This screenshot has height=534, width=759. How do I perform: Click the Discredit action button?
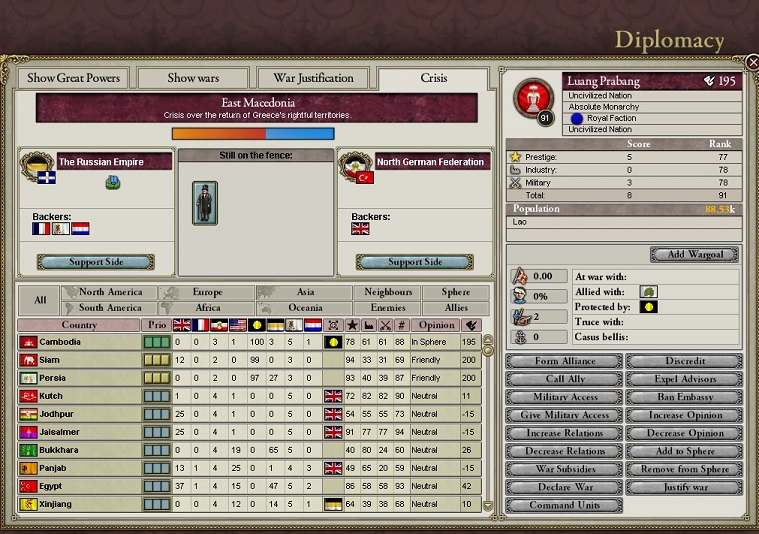coord(685,361)
